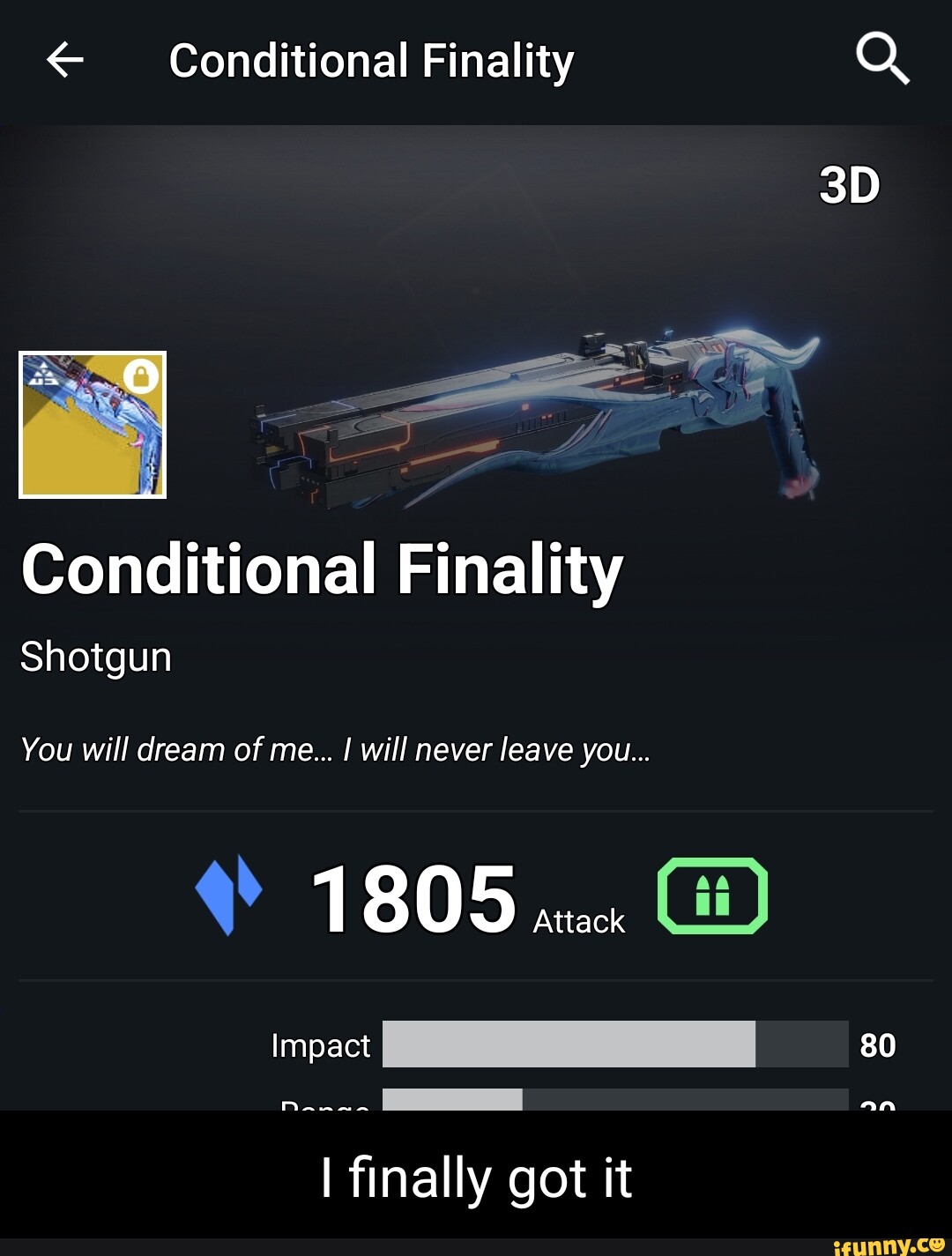Go back using the arrow button
This screenshot has height=1256, width=952.
tap(64, 61)
